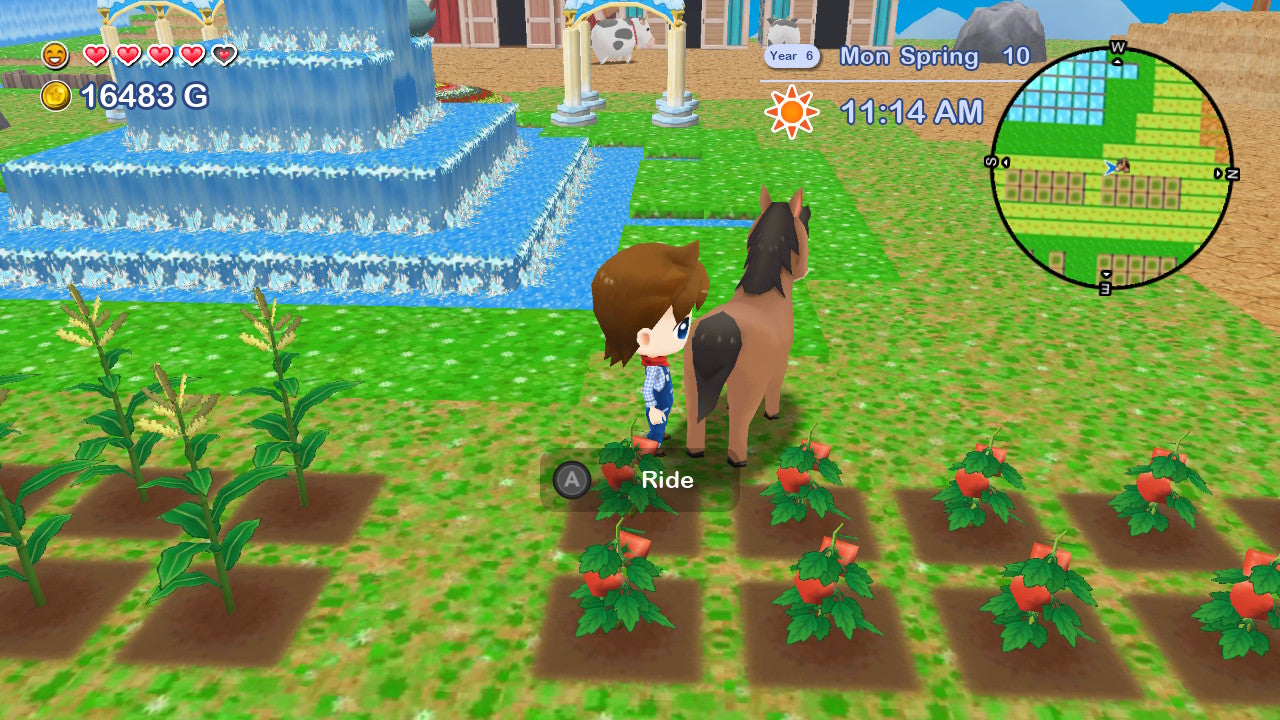Click the S compass marker on the minimap
Viewport: 1280px width, 720px height.
point(993,161)
